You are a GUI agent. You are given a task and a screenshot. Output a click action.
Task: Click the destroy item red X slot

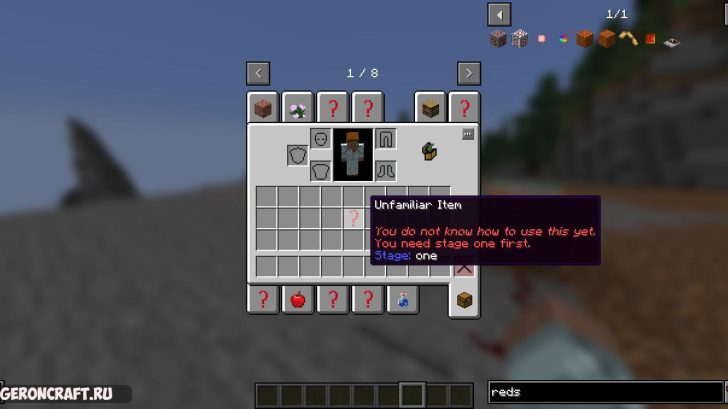pos(464,267)
